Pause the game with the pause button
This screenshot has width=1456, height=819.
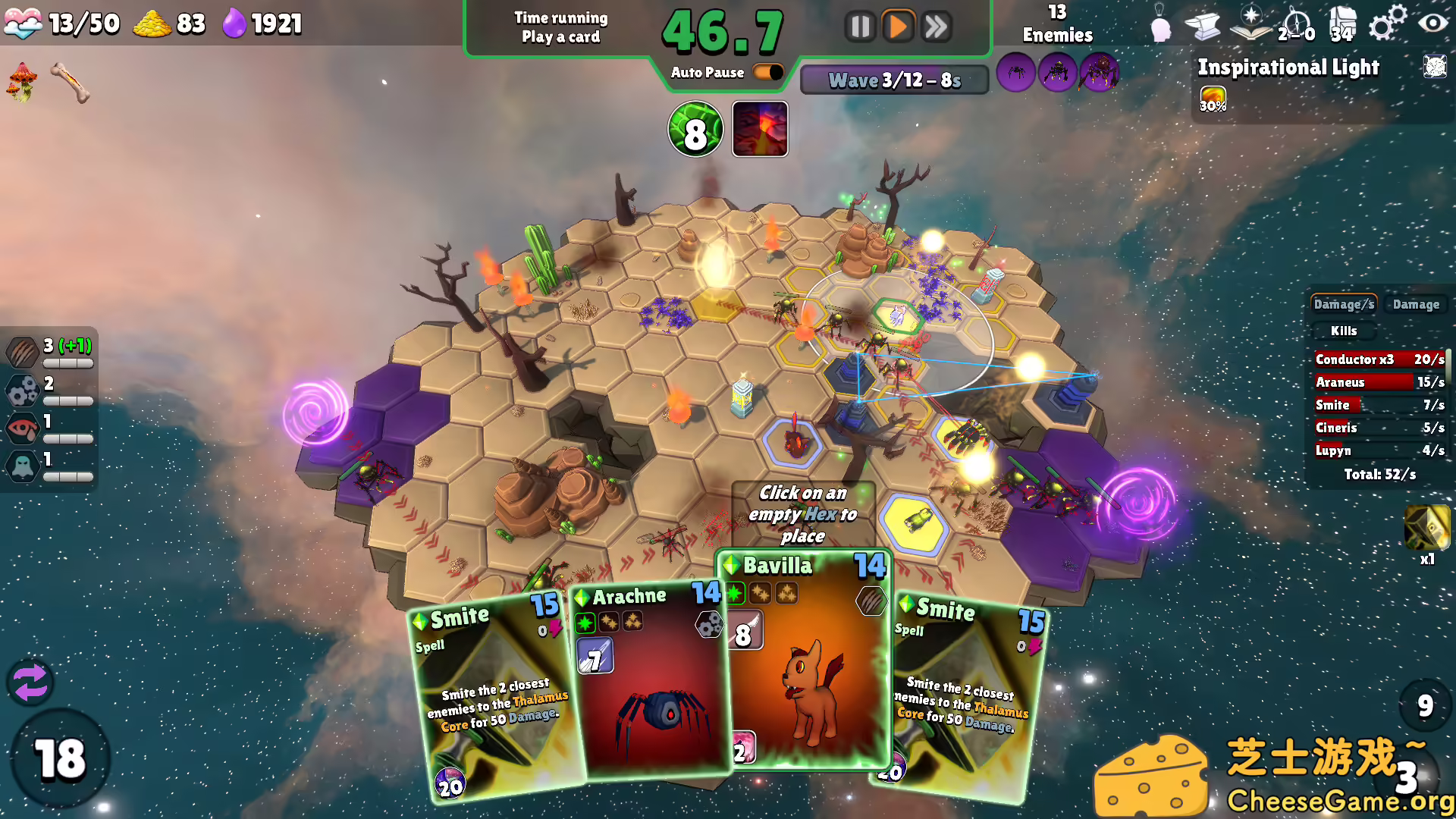point(860,27)
